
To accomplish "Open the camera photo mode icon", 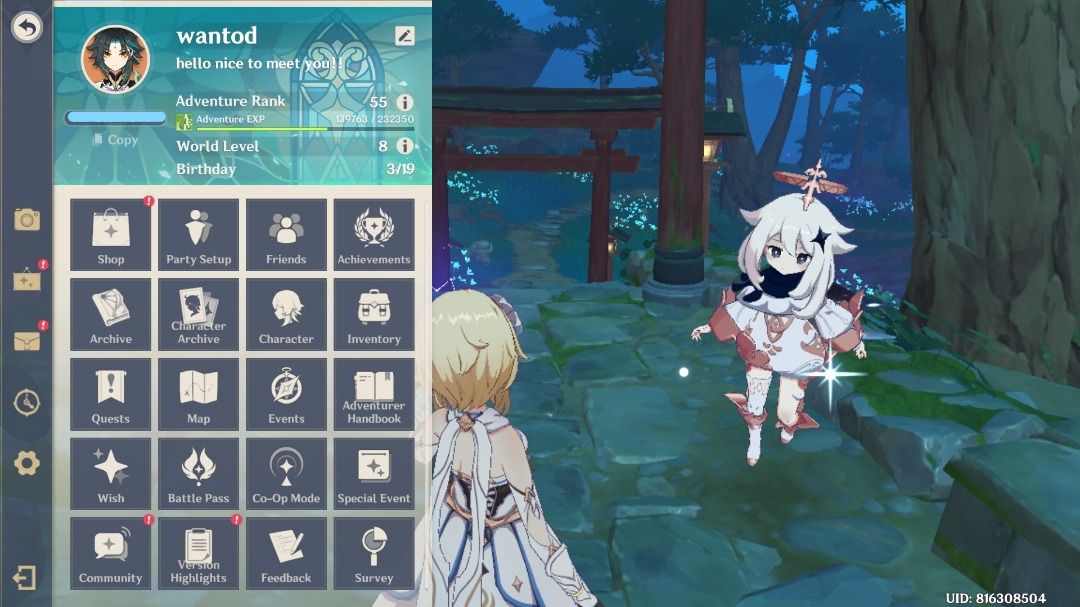I will click(x=26, y=220).
